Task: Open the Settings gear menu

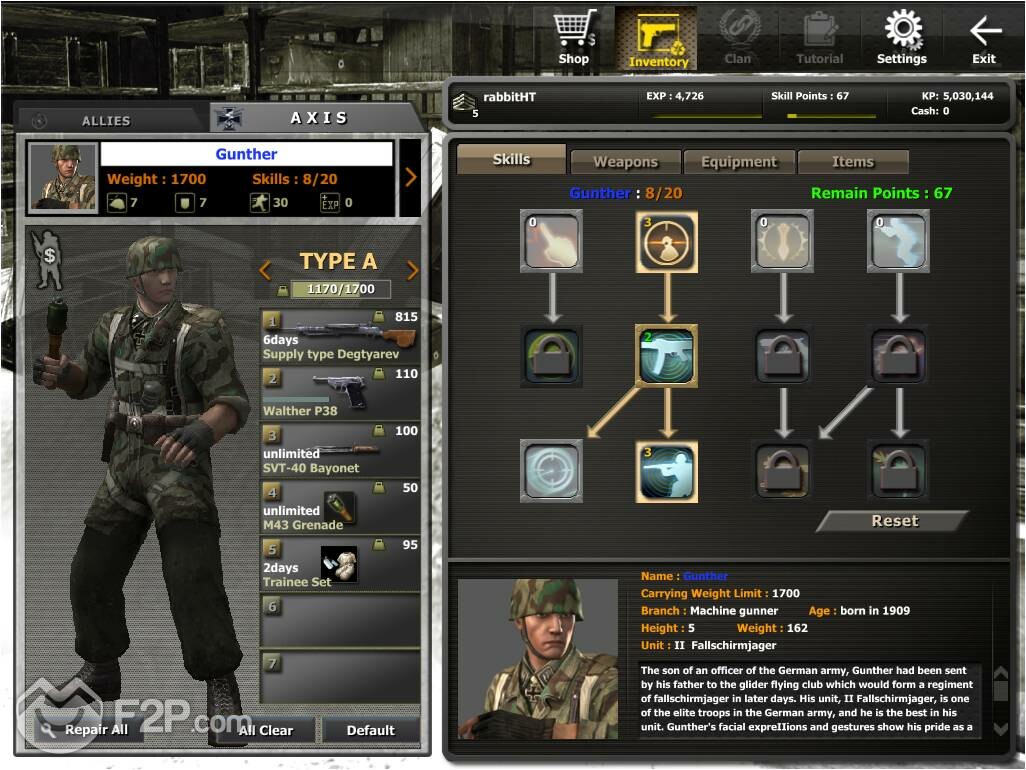Action: tap(902, 38)
